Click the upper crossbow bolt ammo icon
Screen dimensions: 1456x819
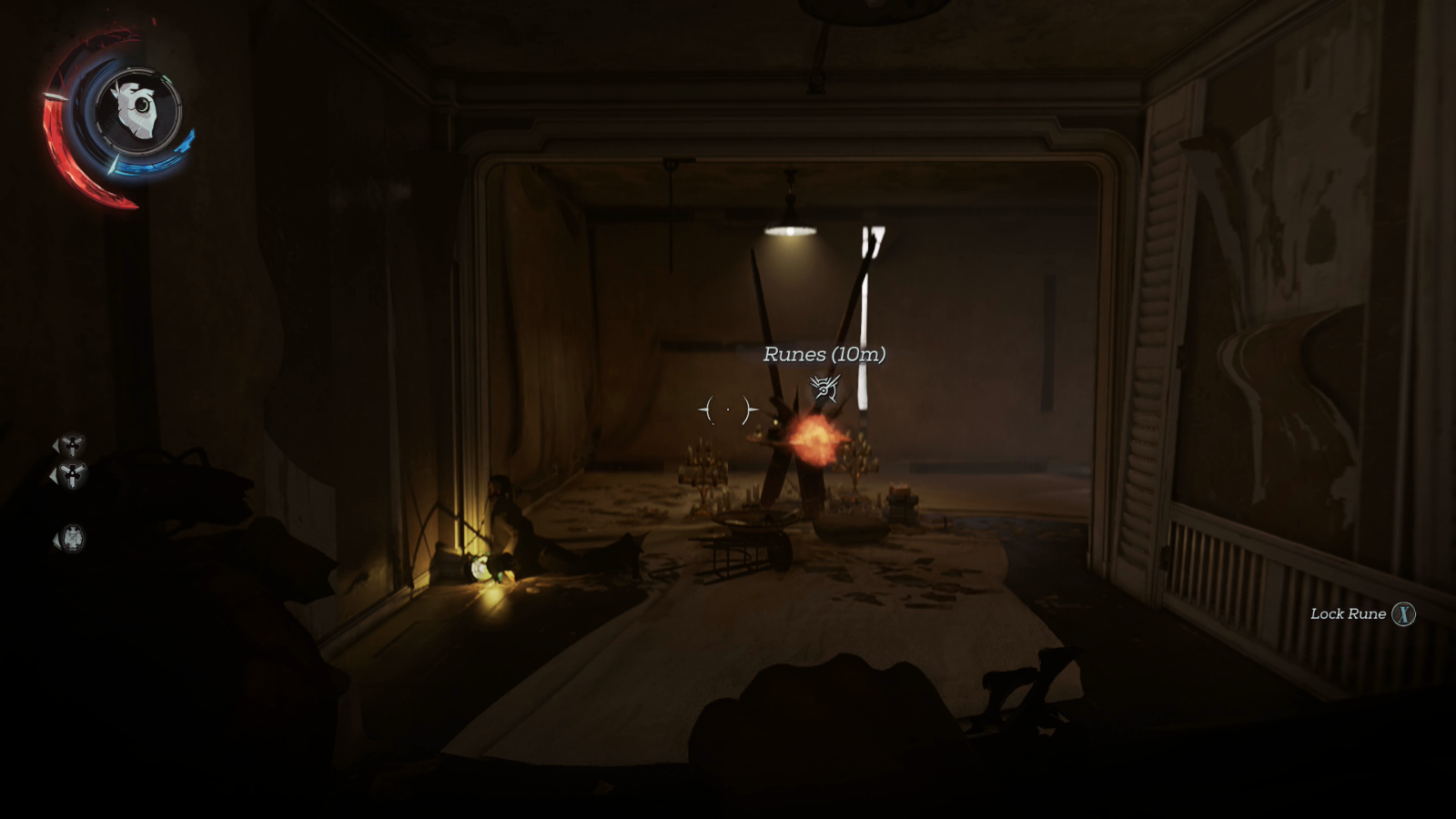72,445
